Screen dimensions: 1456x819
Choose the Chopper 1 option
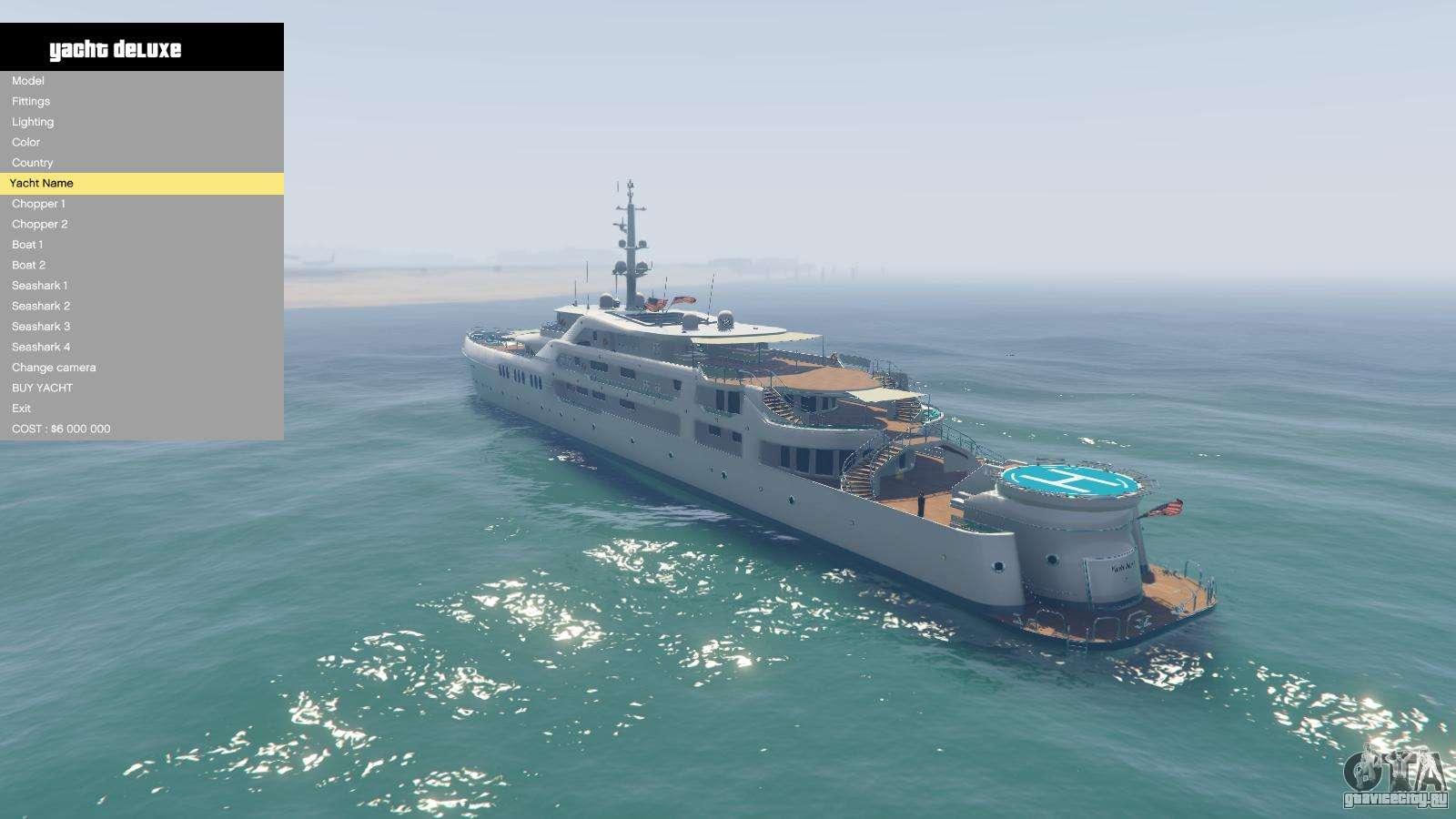click(38, 204)
